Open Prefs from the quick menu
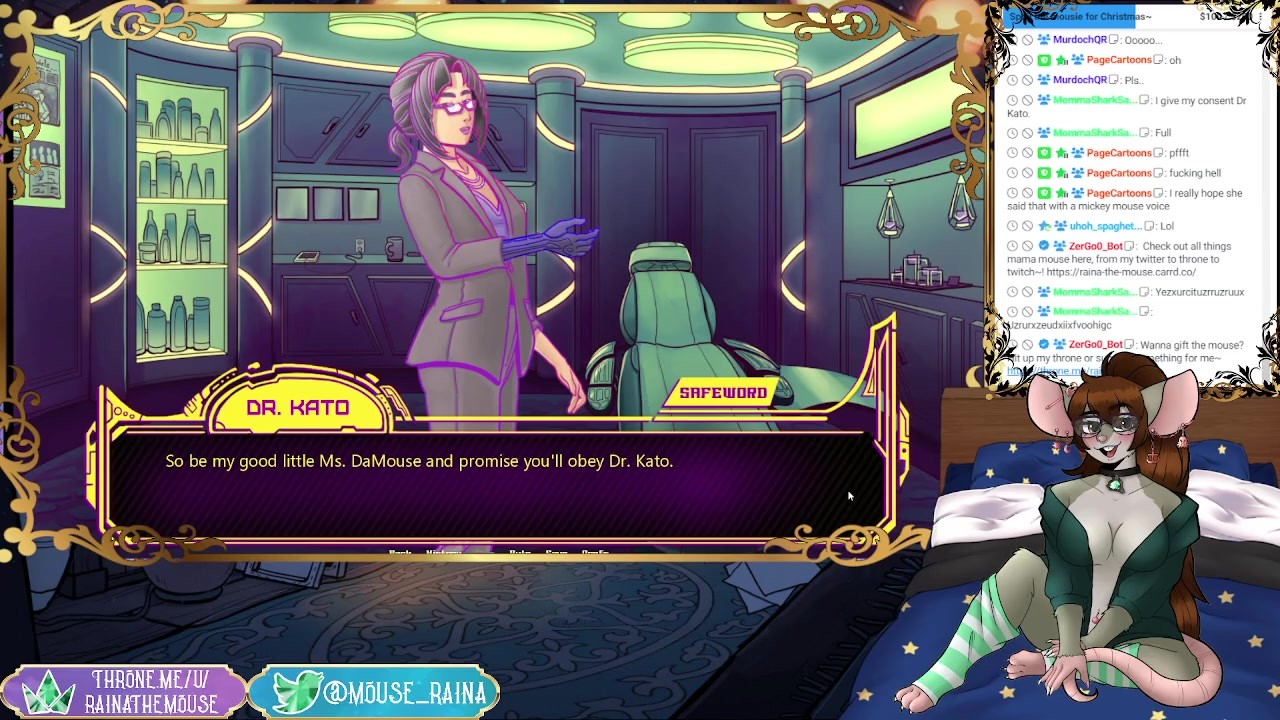 [595, 552]
